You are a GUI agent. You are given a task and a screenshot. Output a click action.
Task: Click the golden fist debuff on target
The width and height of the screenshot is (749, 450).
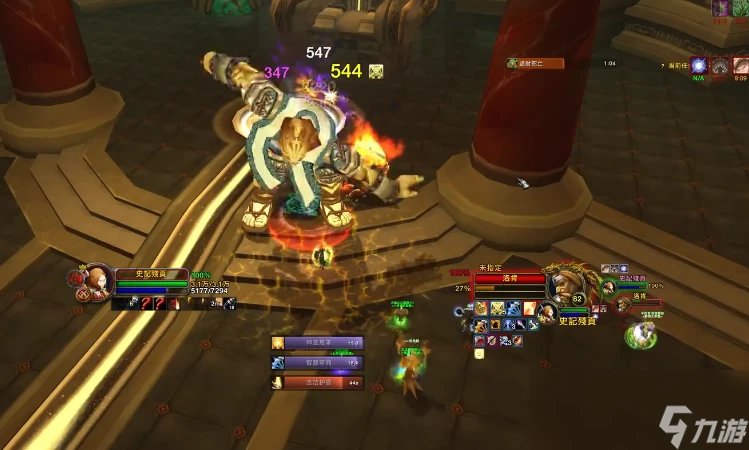click(497, 308)
